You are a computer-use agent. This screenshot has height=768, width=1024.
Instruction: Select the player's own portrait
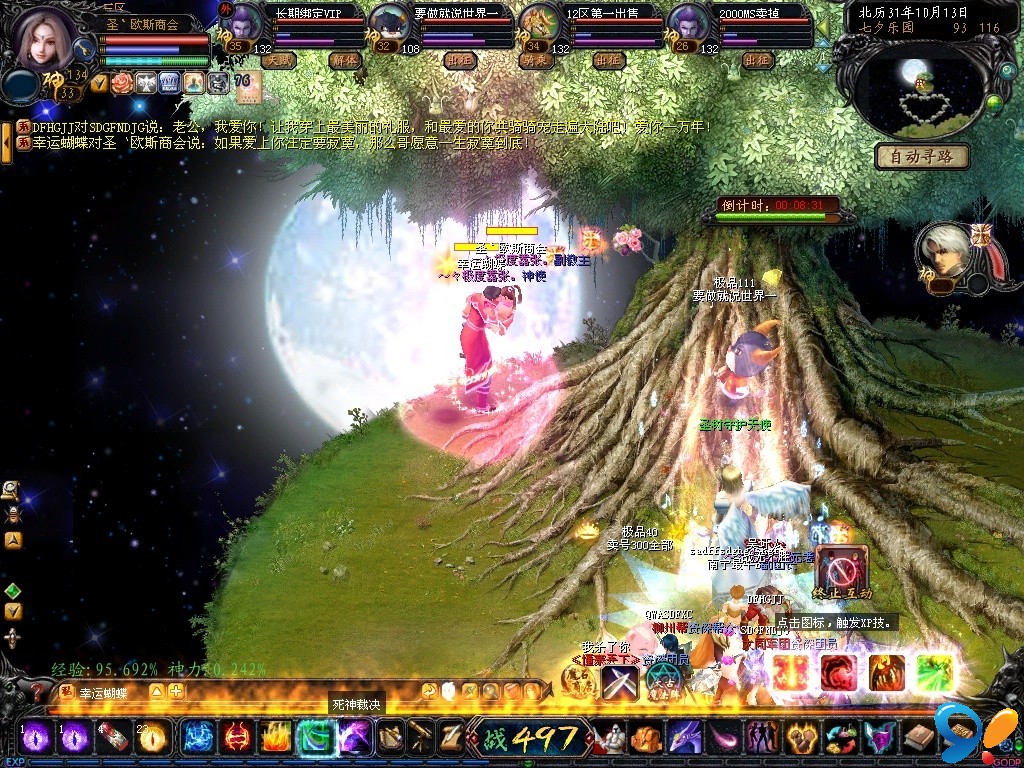45,36
